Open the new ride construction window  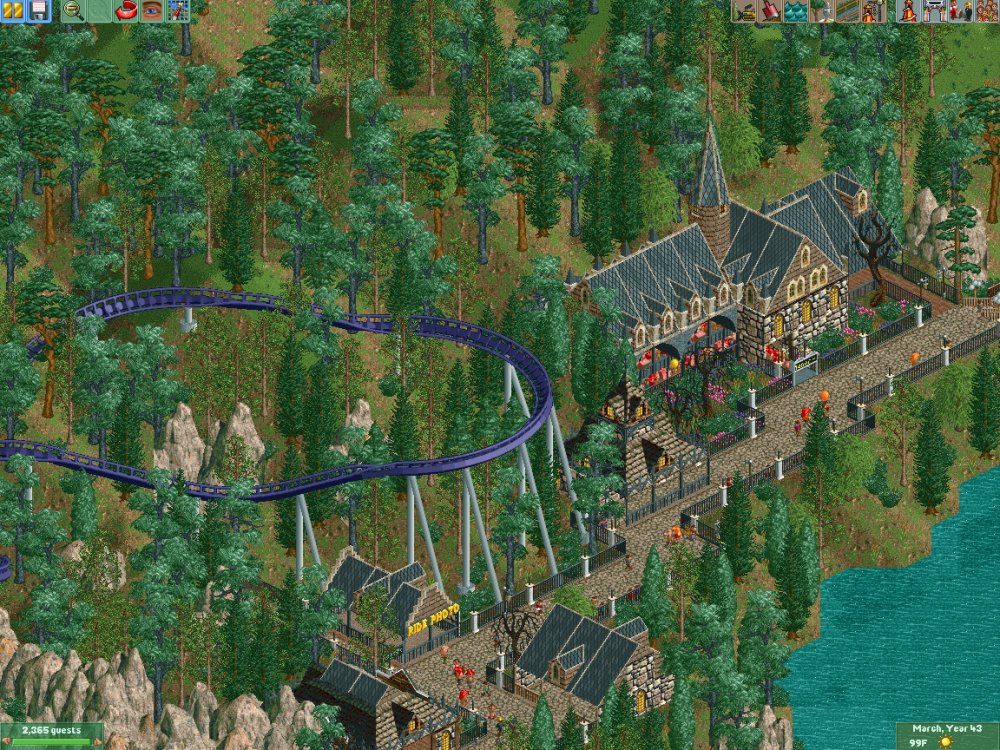tap(872, 11)
